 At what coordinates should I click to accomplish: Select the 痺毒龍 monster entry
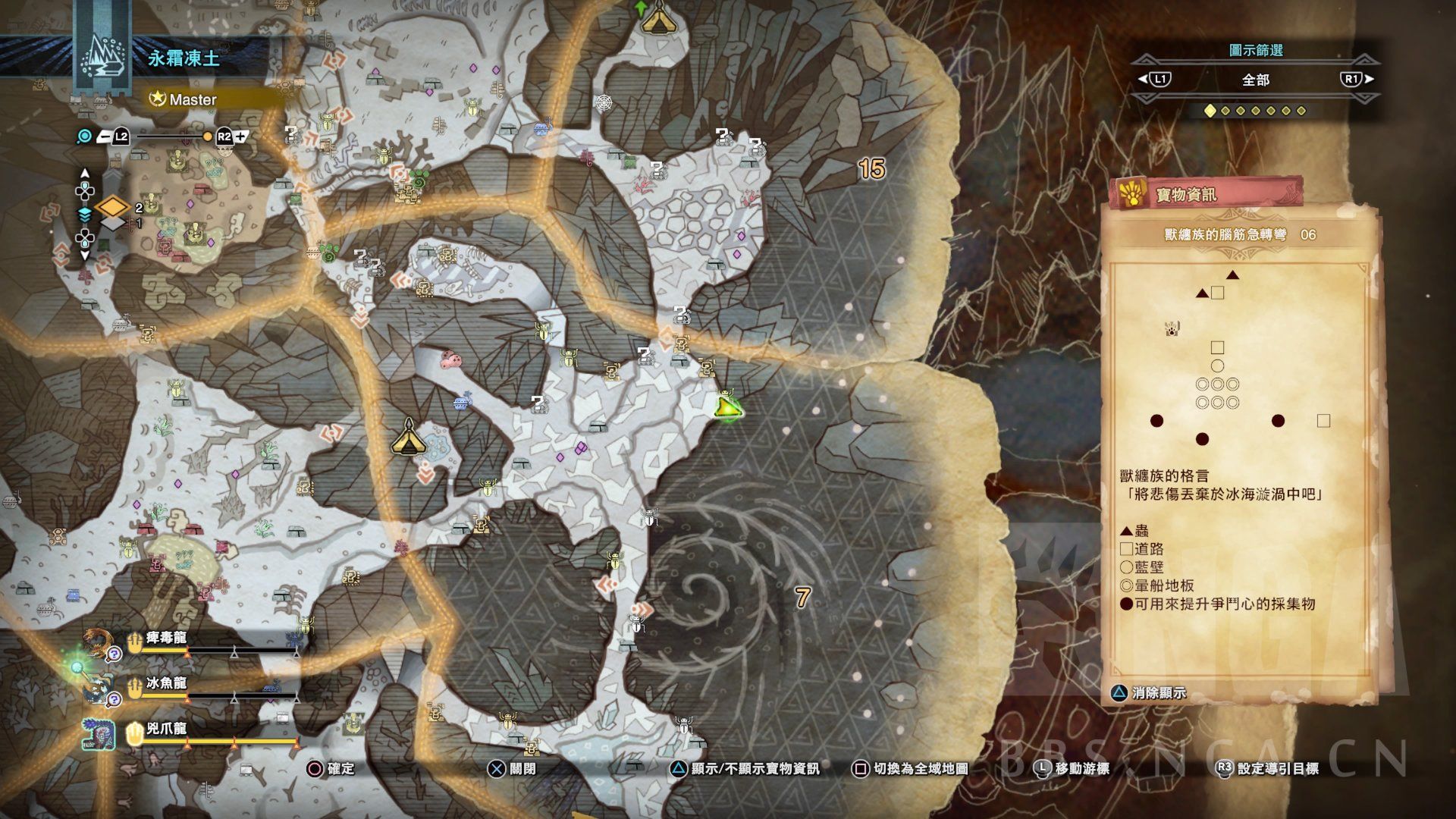[x=166, y=639]
